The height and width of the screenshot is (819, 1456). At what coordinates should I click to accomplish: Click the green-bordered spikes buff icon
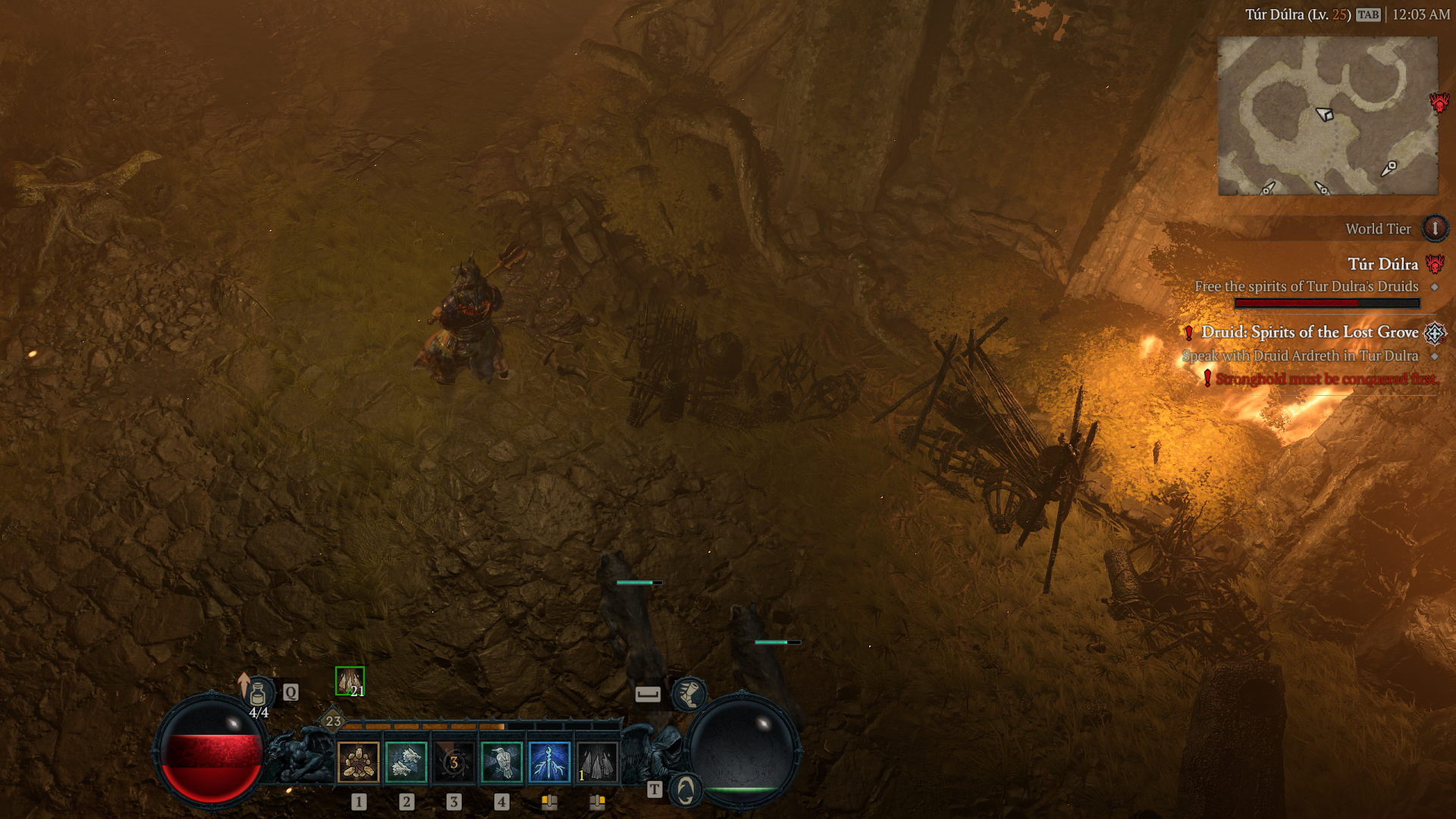(350, 681)
